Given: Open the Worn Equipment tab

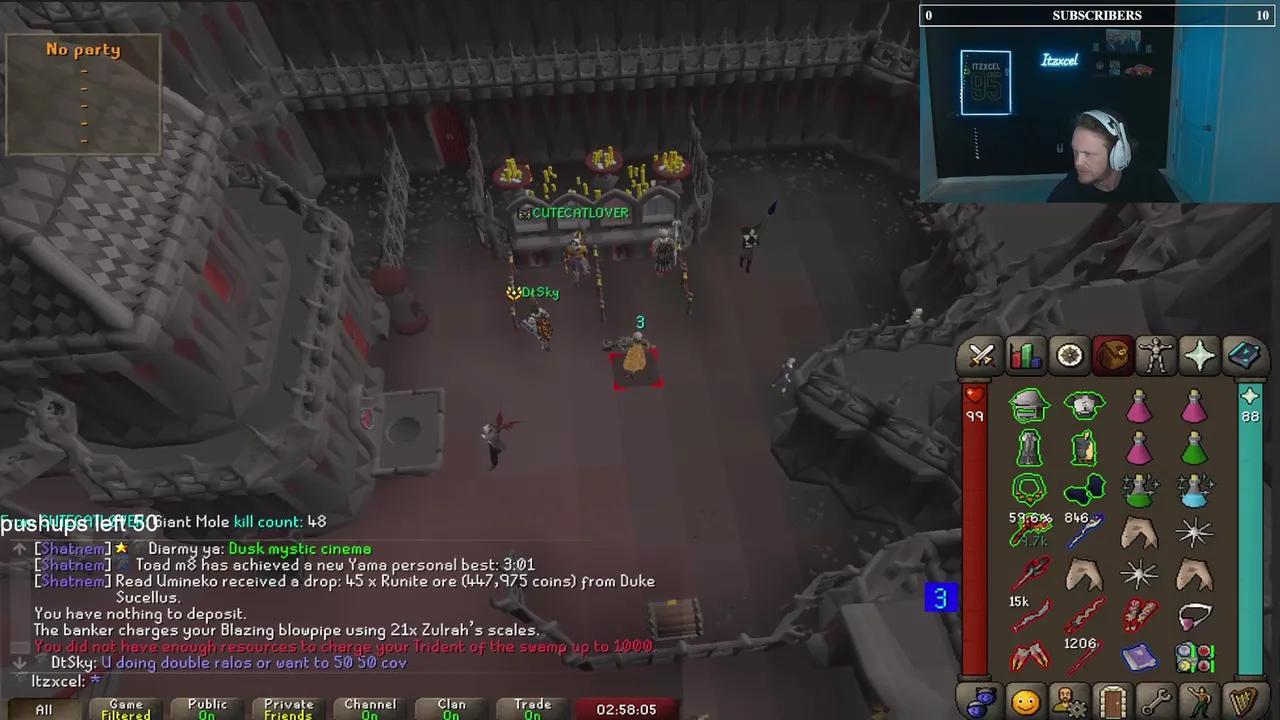Looking at the screenshot, I should click(x=1156, y=355).
